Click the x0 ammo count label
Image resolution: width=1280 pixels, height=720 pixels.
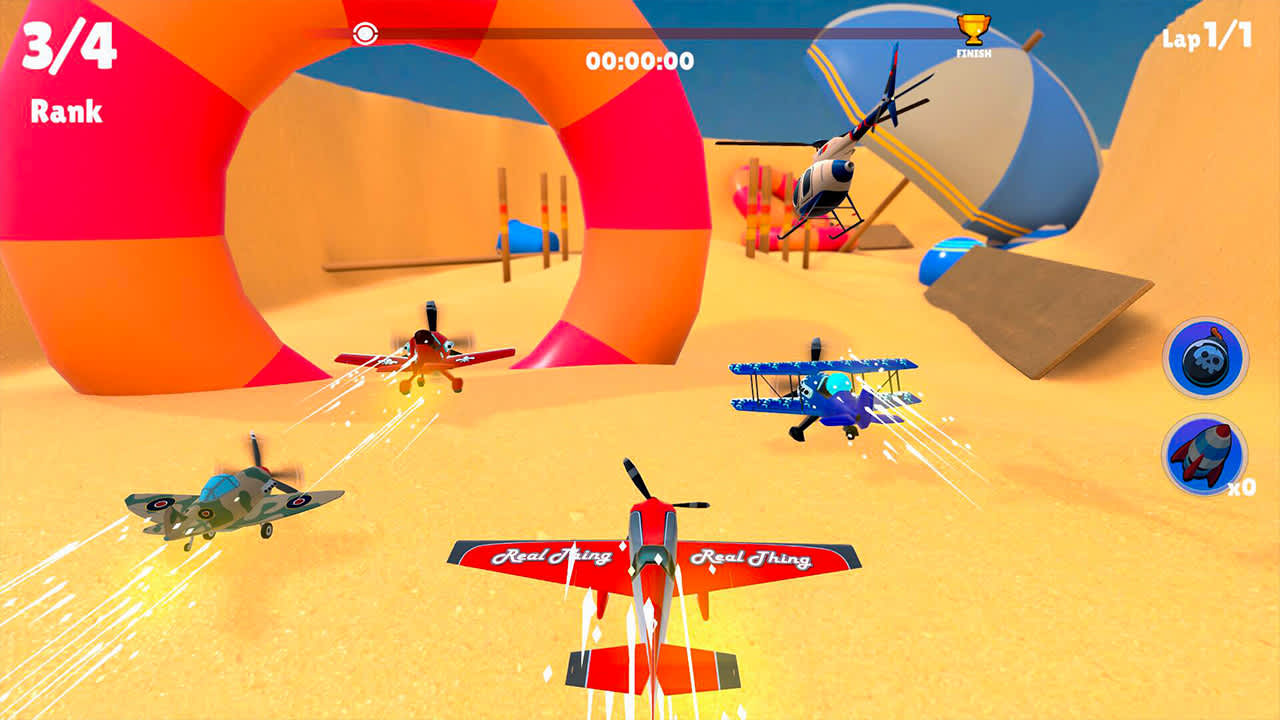click(x=1240, y=488)
